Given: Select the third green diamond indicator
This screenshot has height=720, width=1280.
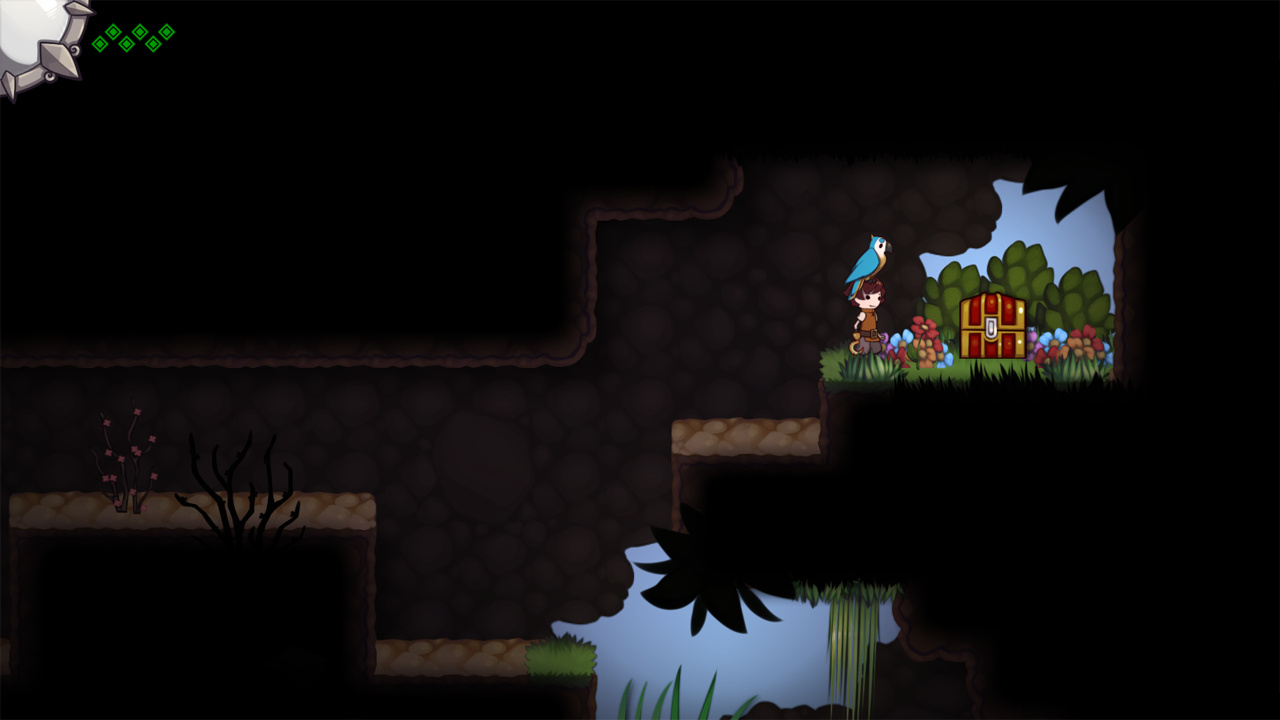Looking at the screenshot, I should pyautogui.click(x=126, y=44).
